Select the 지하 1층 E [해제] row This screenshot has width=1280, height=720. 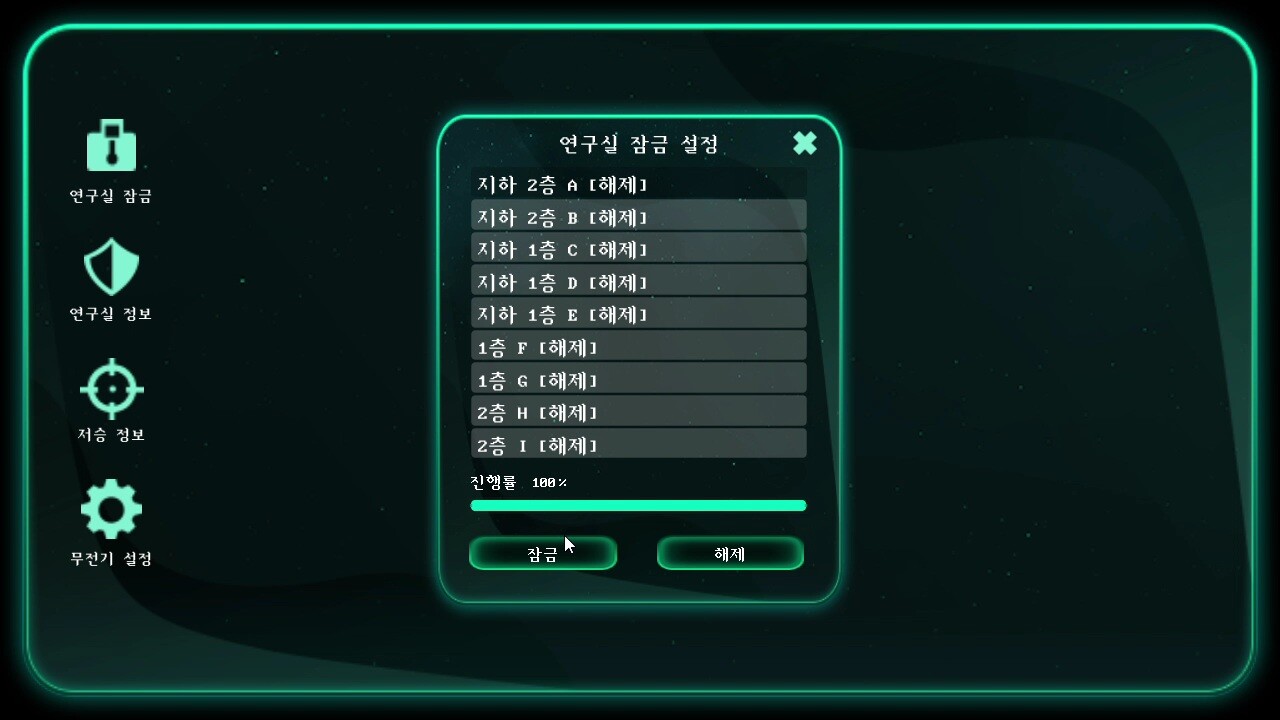[638, 314]
